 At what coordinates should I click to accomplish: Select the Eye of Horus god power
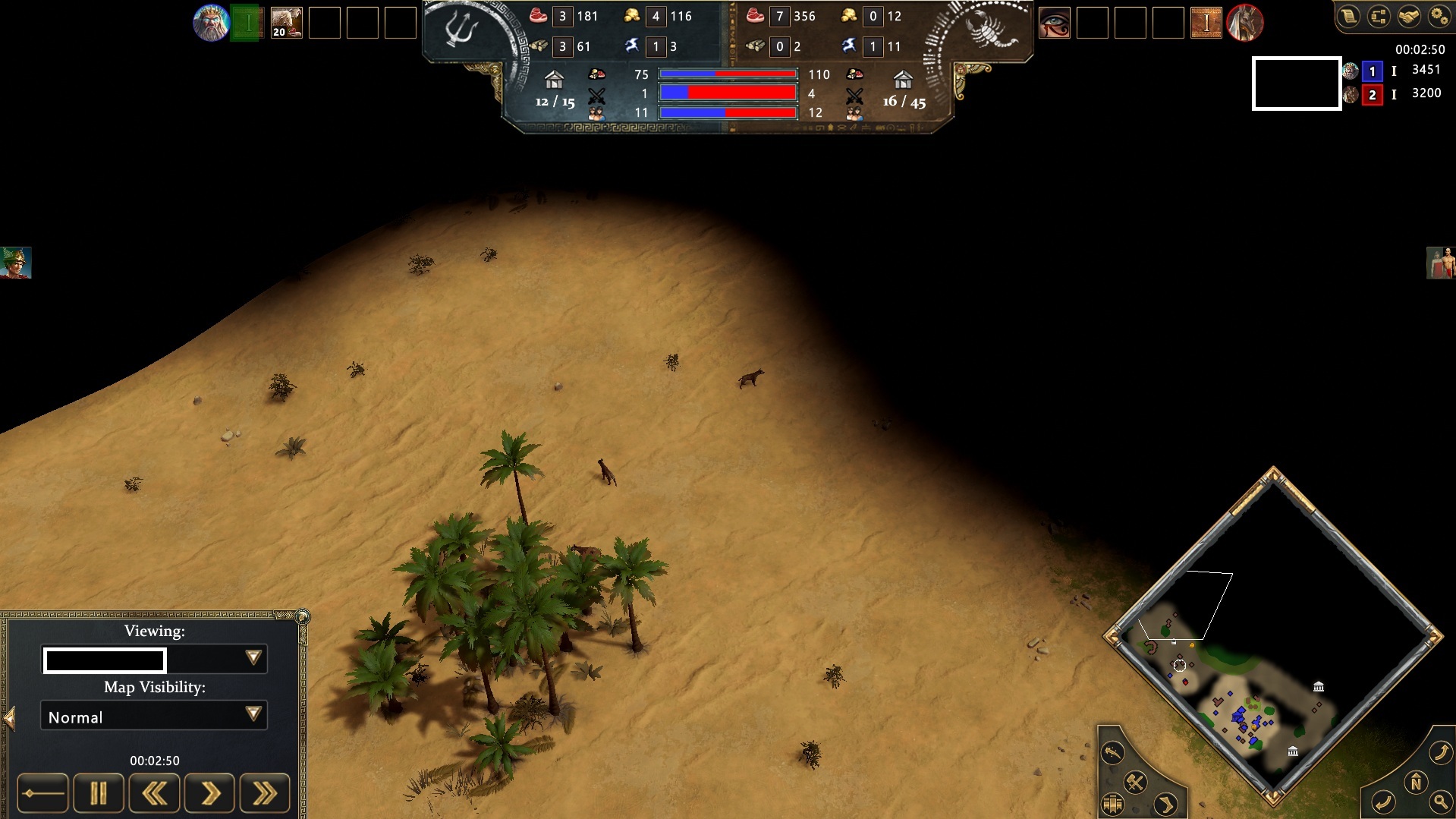pos(1054,23)
